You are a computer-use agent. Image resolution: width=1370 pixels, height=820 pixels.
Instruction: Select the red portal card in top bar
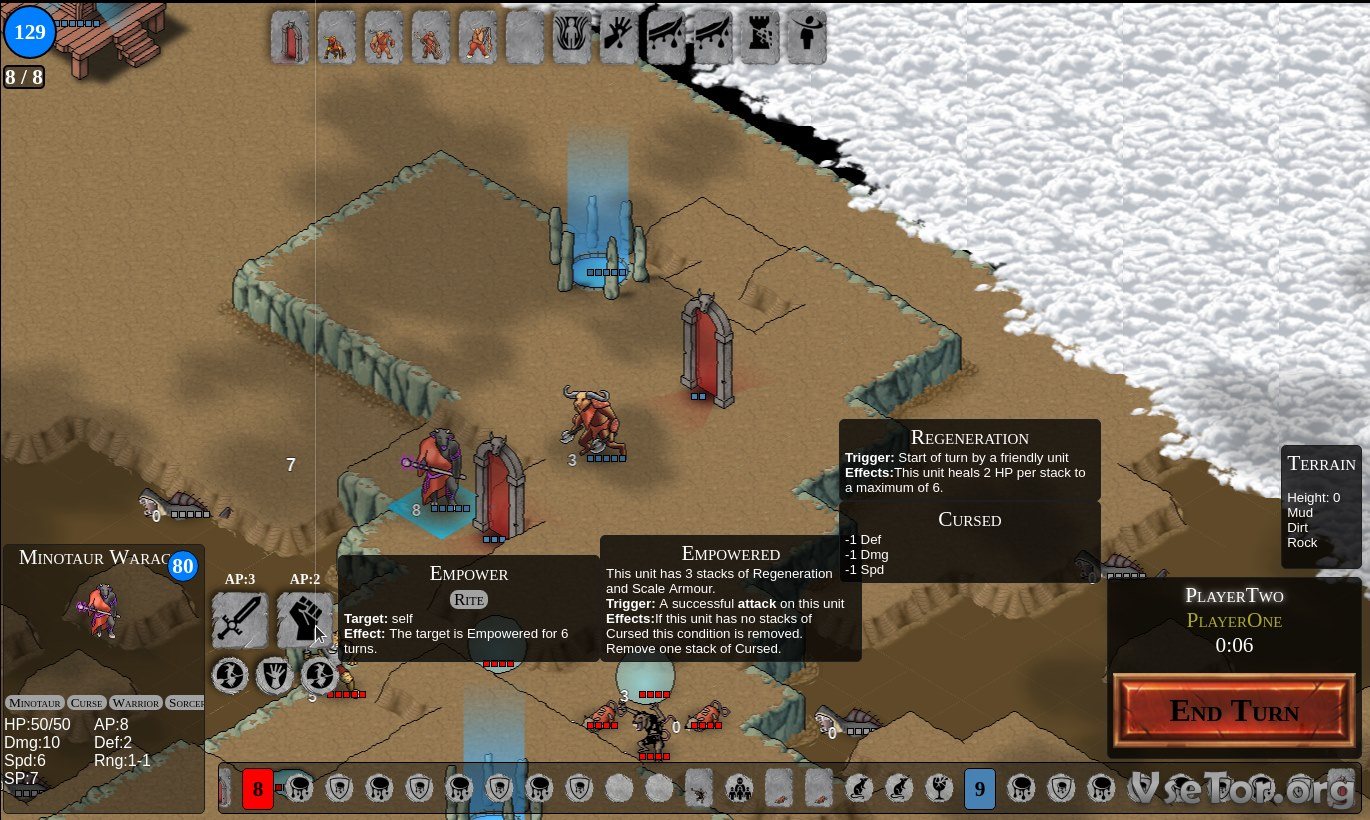click(x=290, y=38)
